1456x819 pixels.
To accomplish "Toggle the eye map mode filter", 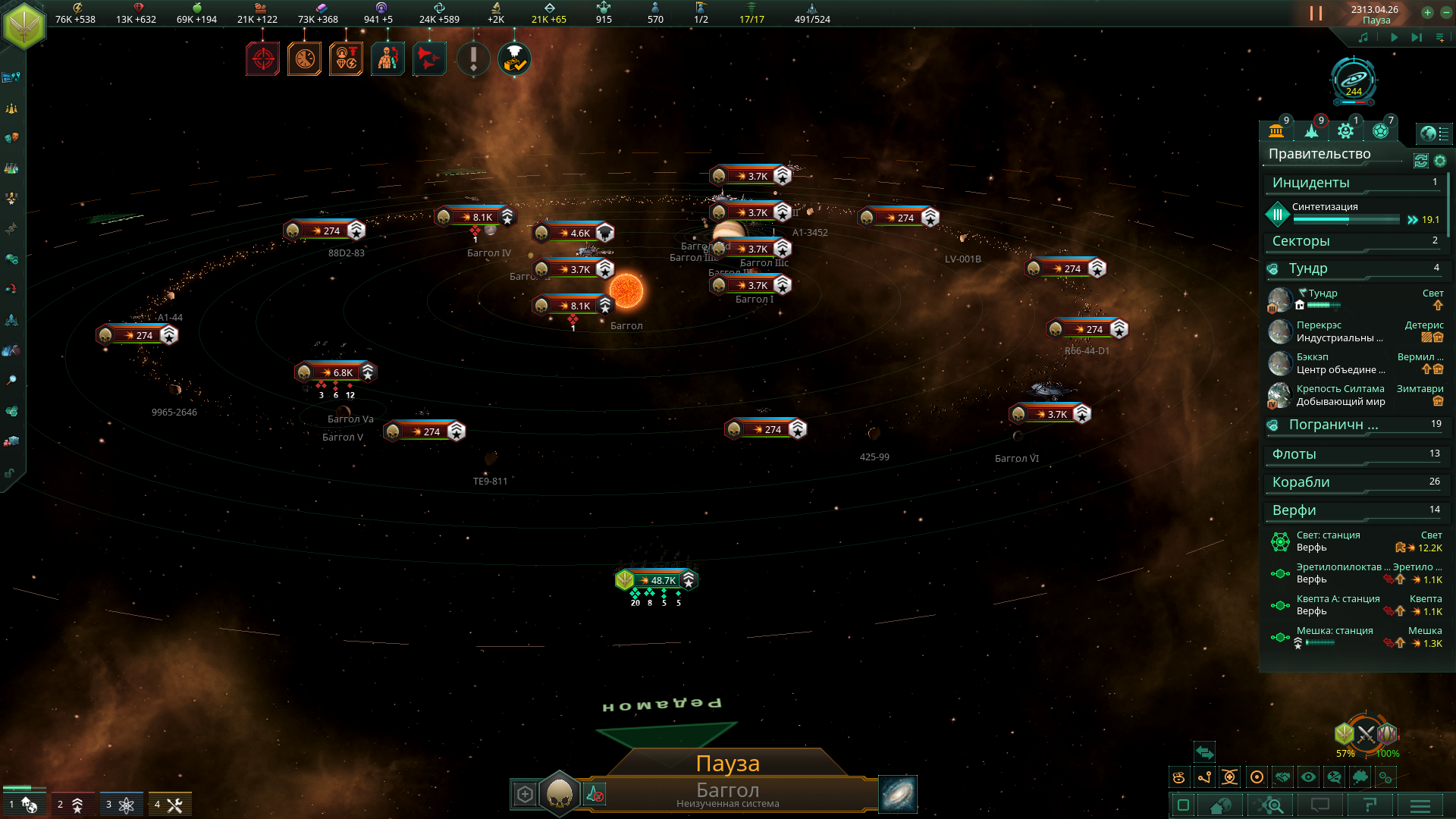I will (1308, 777).
